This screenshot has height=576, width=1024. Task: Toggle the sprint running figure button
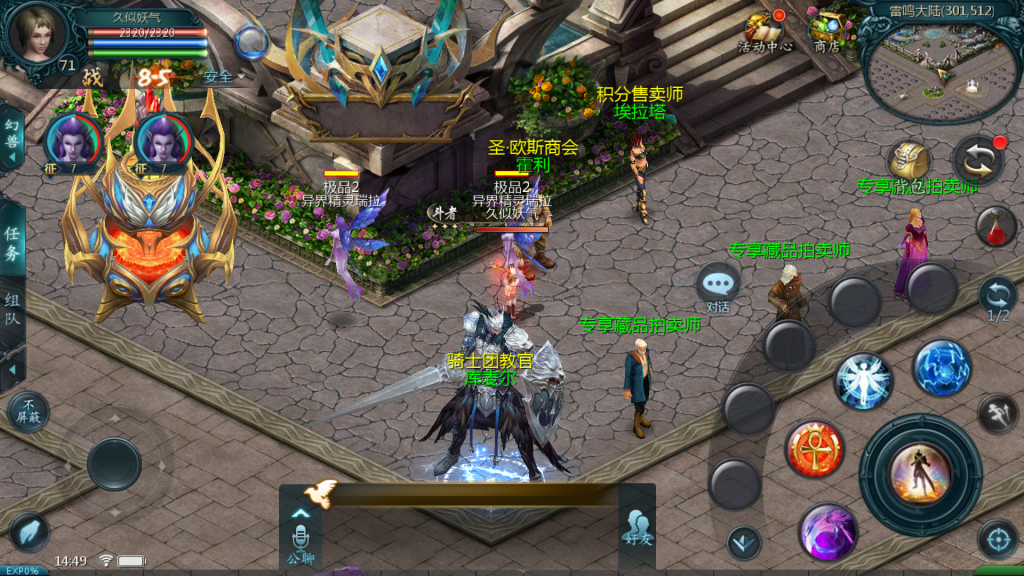[997, 412]
